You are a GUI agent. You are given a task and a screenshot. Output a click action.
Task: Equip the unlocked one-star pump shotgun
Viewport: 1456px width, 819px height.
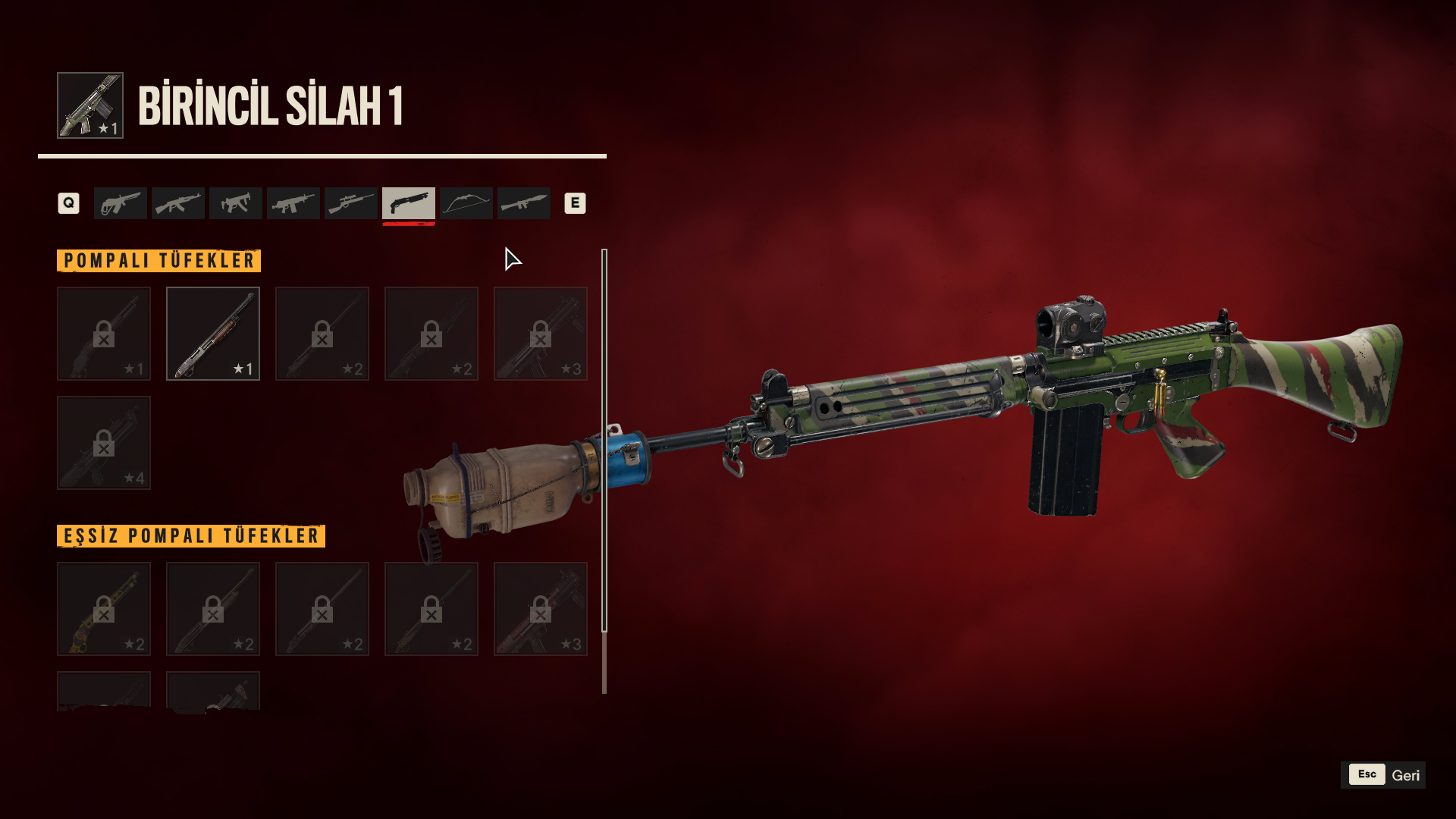[x=213, y=334]
